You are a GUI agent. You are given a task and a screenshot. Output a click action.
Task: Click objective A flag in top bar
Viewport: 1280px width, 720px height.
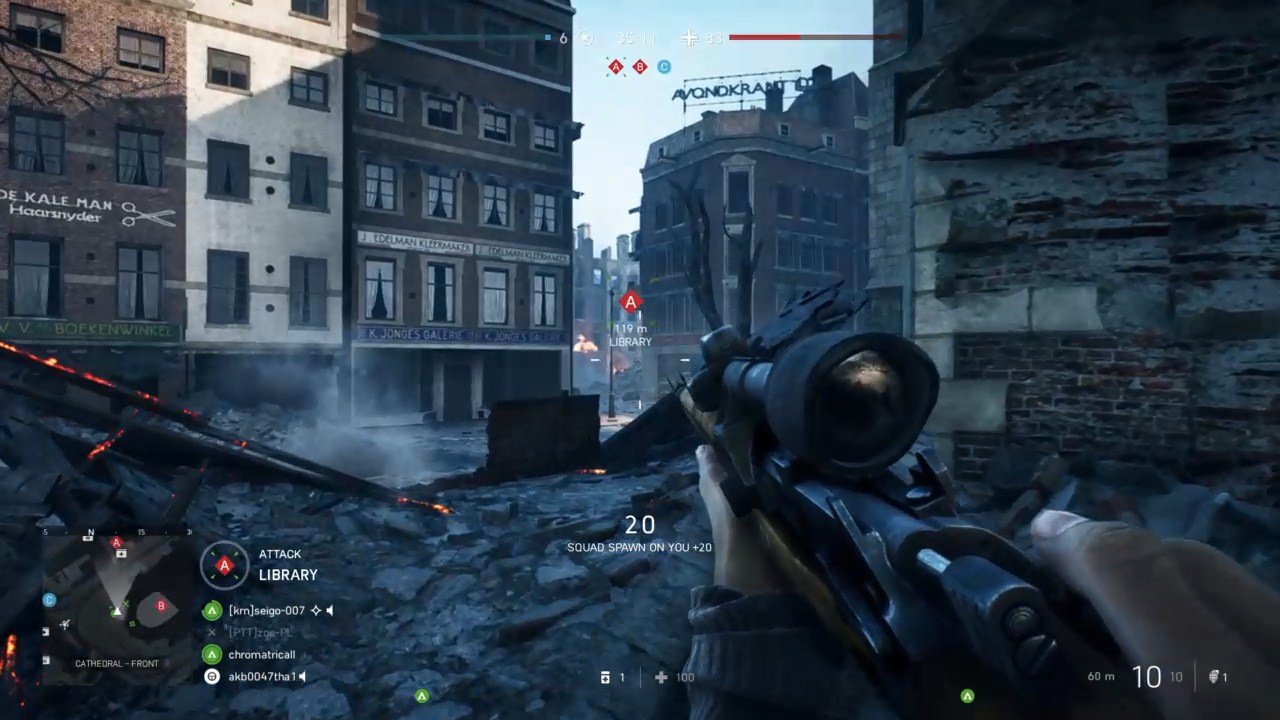[x=616, y=67]
